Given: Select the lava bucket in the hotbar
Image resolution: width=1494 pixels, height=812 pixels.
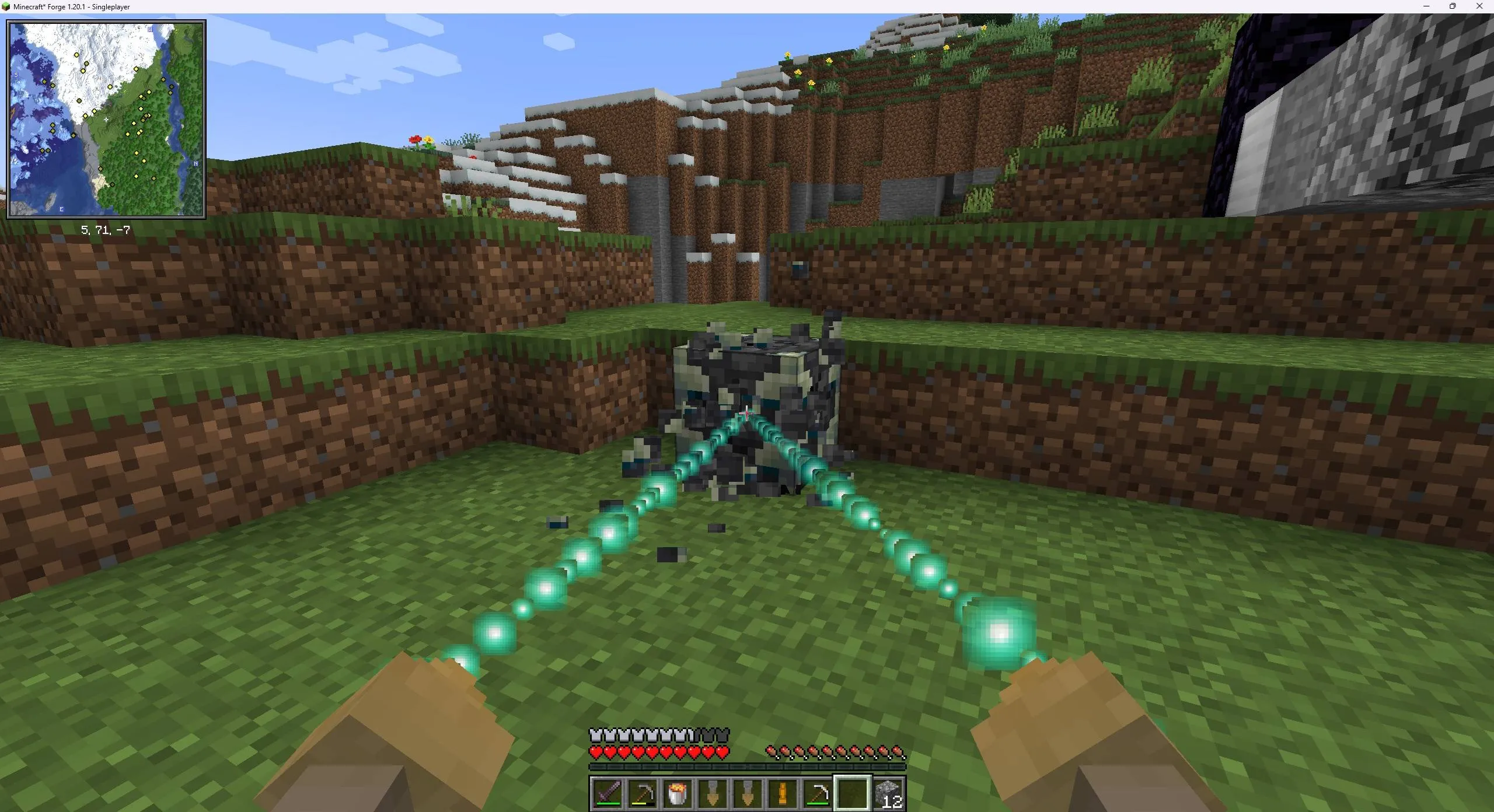Looking at the screenshot, I should coord(676,793).
